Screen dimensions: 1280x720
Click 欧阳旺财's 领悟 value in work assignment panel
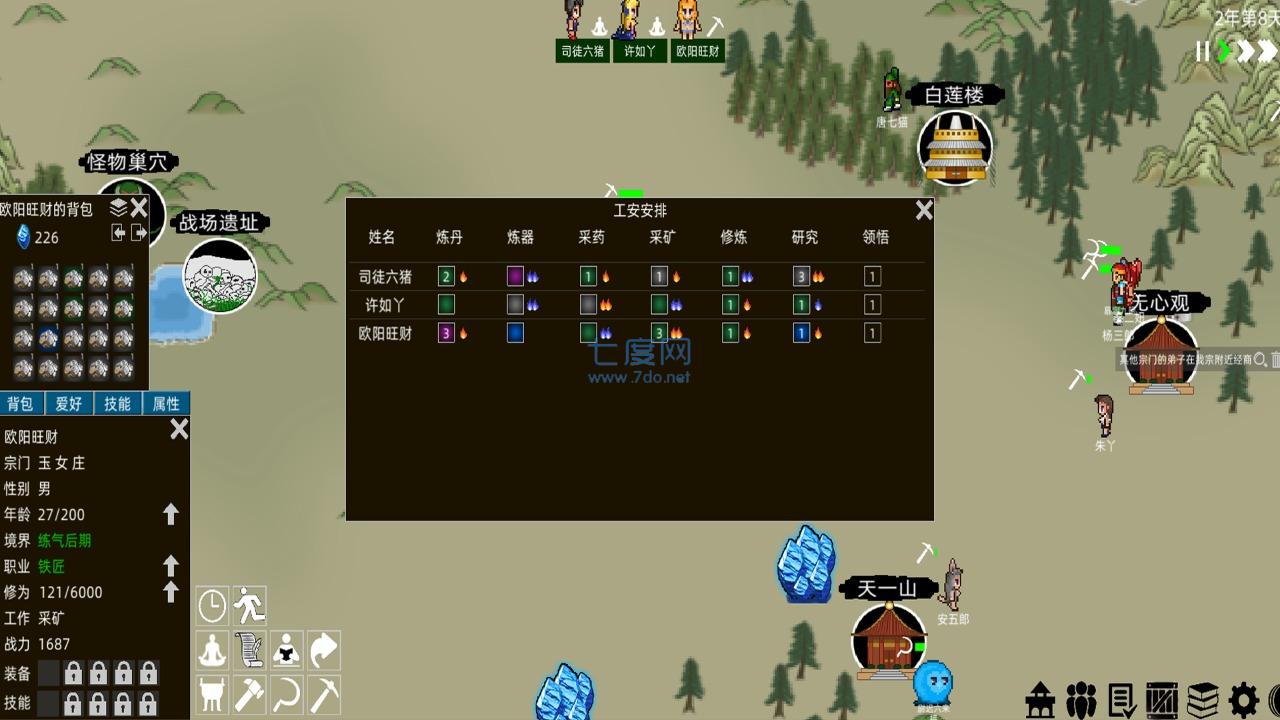[x=871, y=333]
